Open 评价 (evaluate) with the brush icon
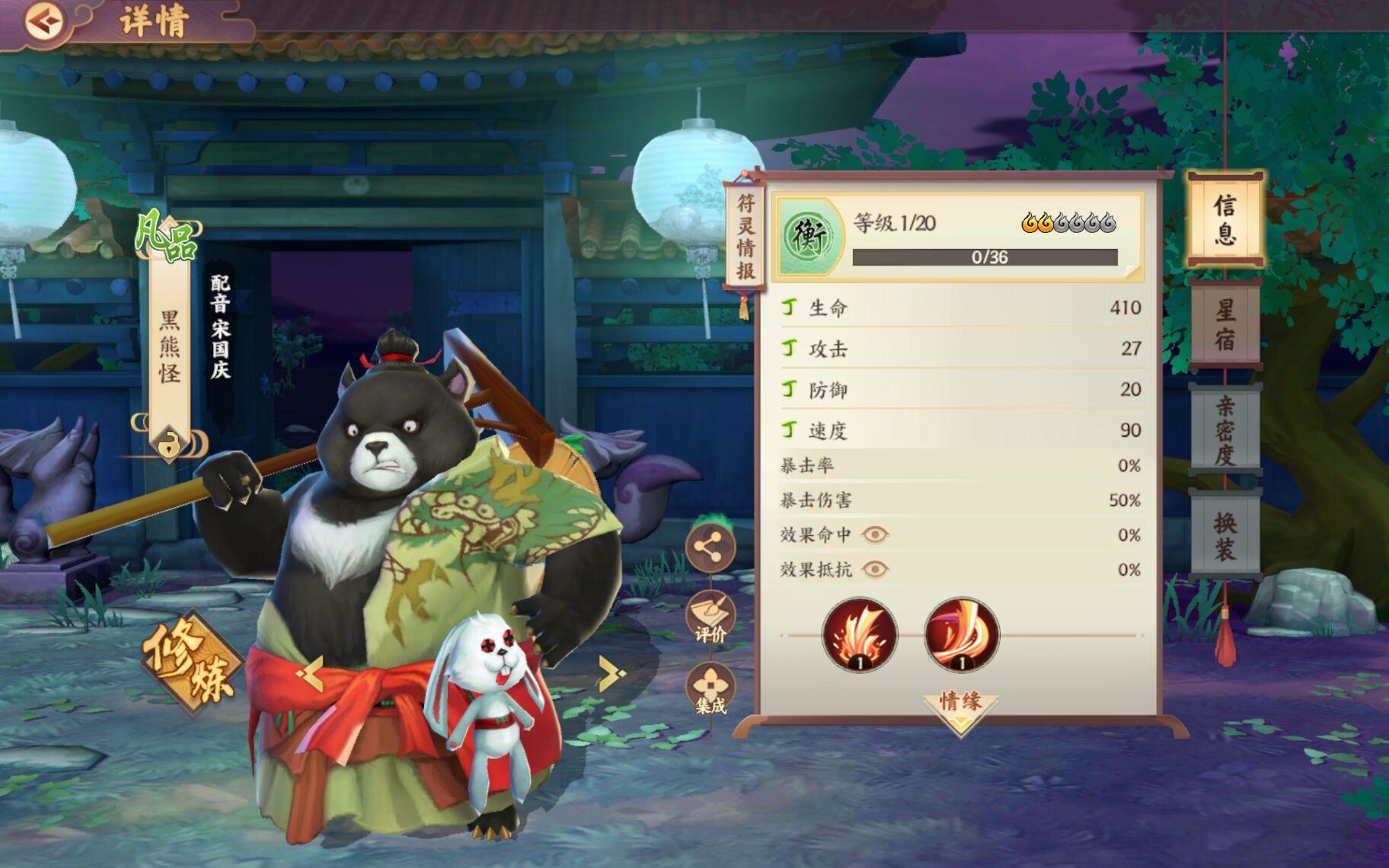The width and height of the screenshot is (1389, 868). click(712, 610)
